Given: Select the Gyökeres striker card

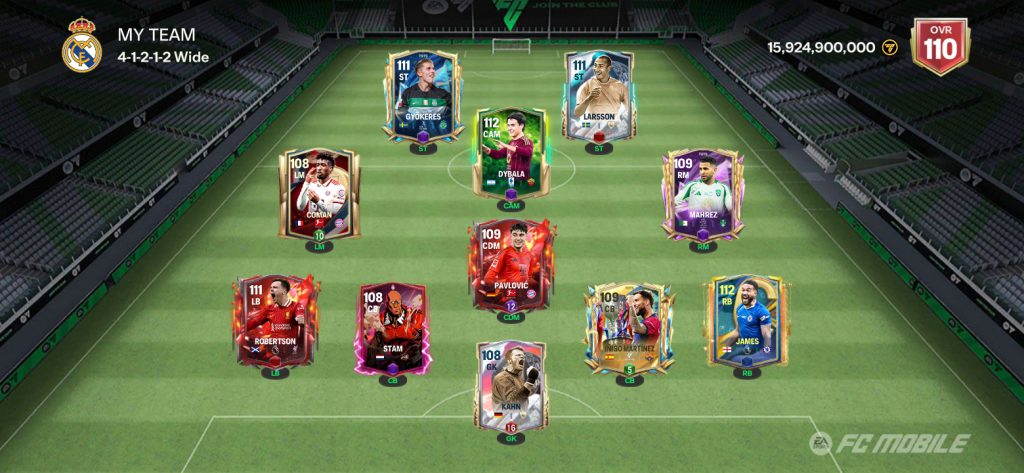Looking at the screenshot, I should [421, 95].
